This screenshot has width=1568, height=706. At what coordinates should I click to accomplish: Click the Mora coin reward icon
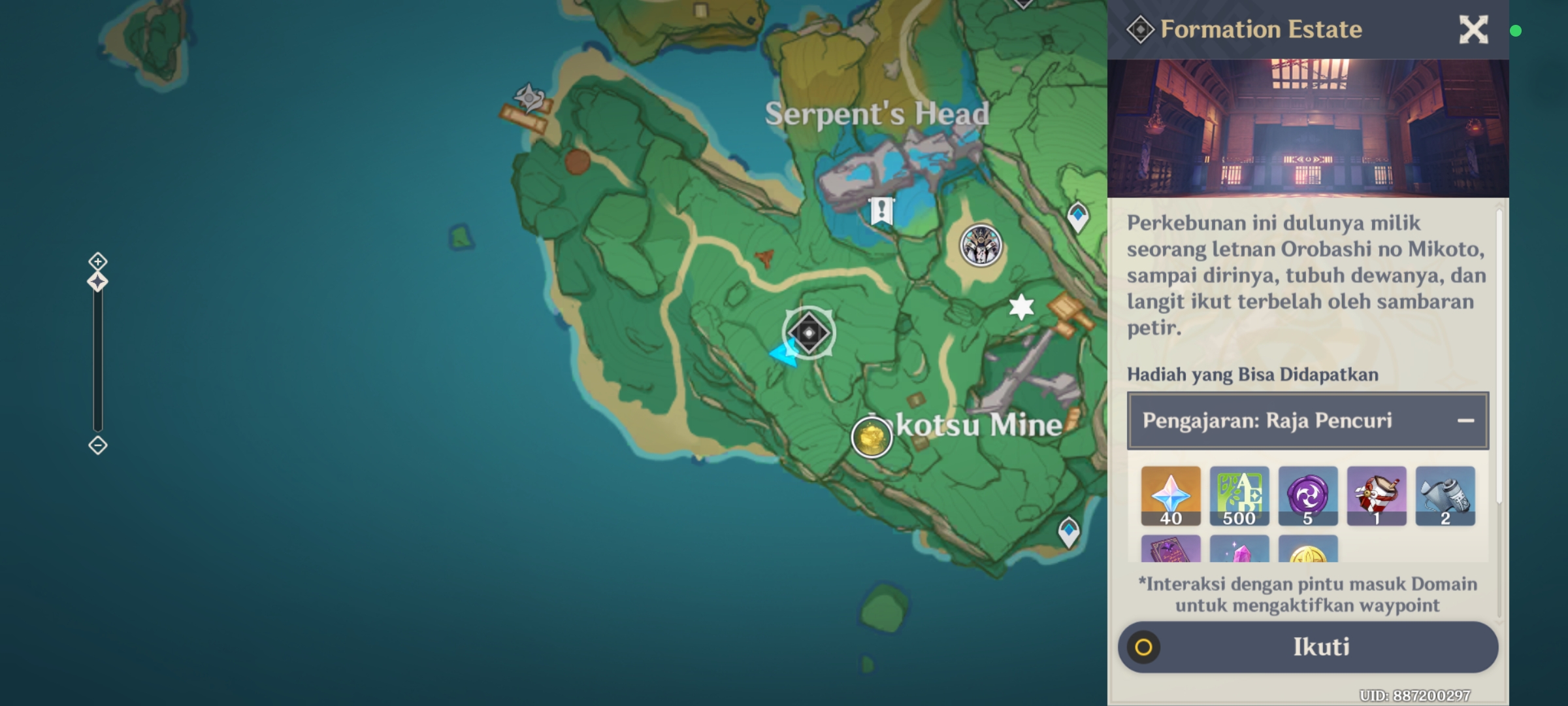(1309, 552)
